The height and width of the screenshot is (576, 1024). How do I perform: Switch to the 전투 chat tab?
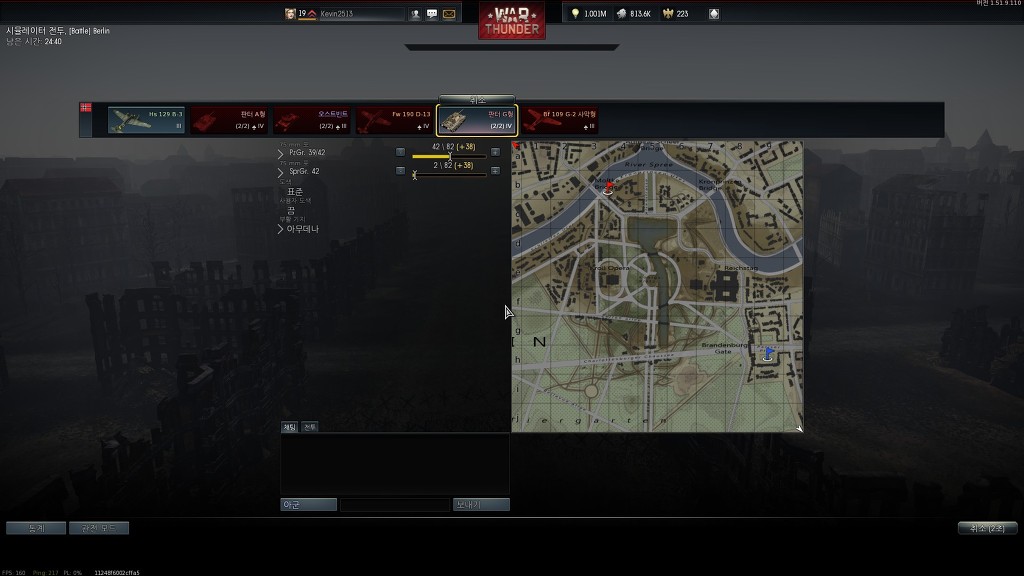(x=310, y=427)
